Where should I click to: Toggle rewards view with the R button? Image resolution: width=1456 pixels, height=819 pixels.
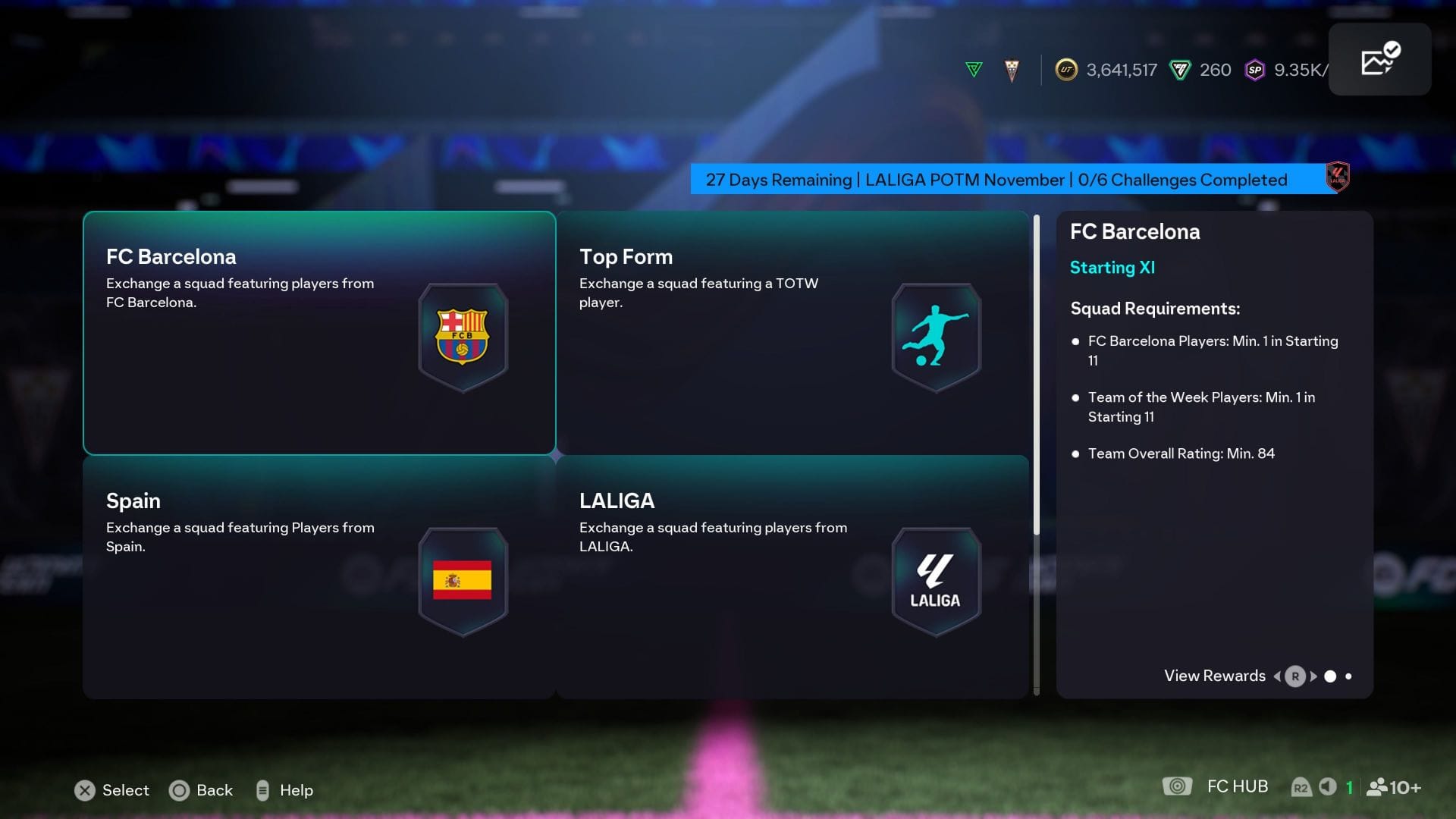[x=1294, y=676]
